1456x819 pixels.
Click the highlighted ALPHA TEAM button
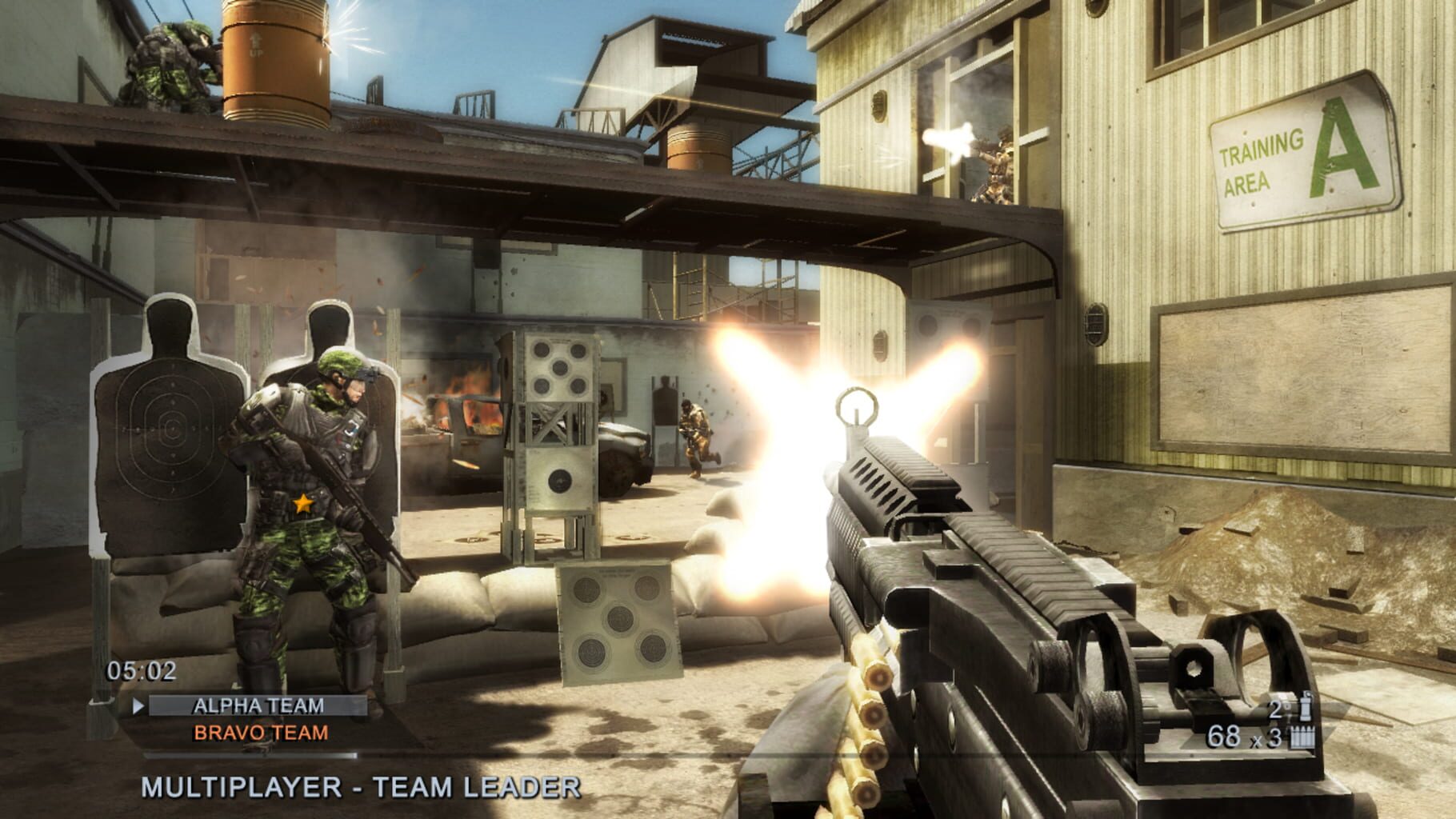click(x=256, y=707)
